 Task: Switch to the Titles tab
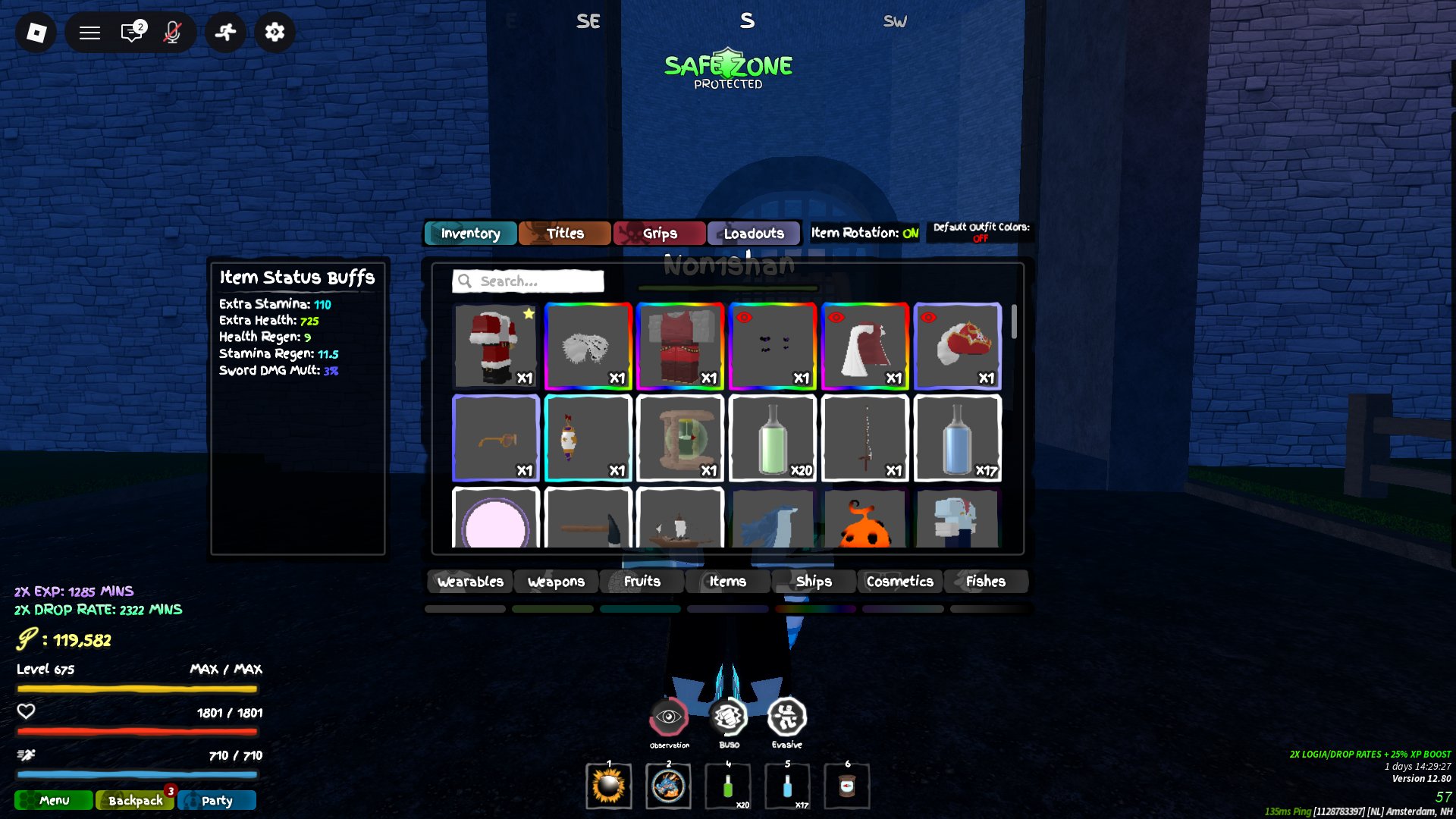[564, 233]
